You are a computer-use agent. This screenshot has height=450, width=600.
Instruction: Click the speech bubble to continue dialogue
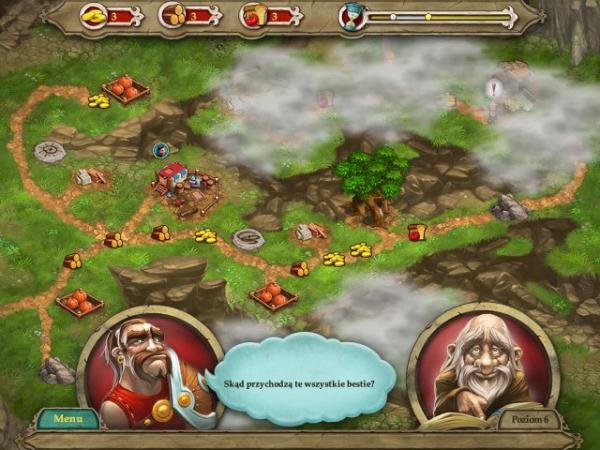(300, 378)
